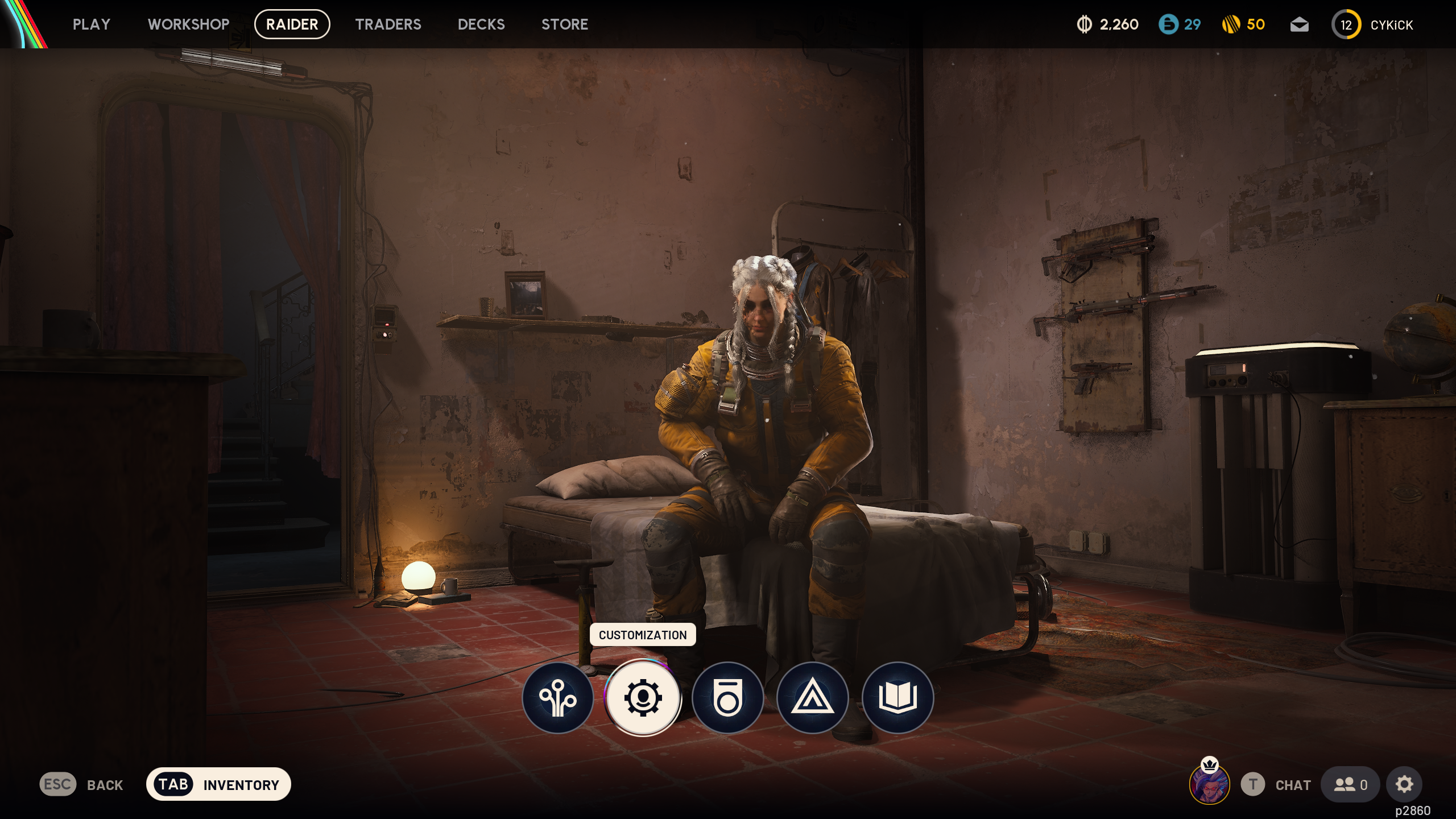Open the Customization gear icon
Image resolution: width=1456 pixels, height=819 pixels.
point(643,697)
